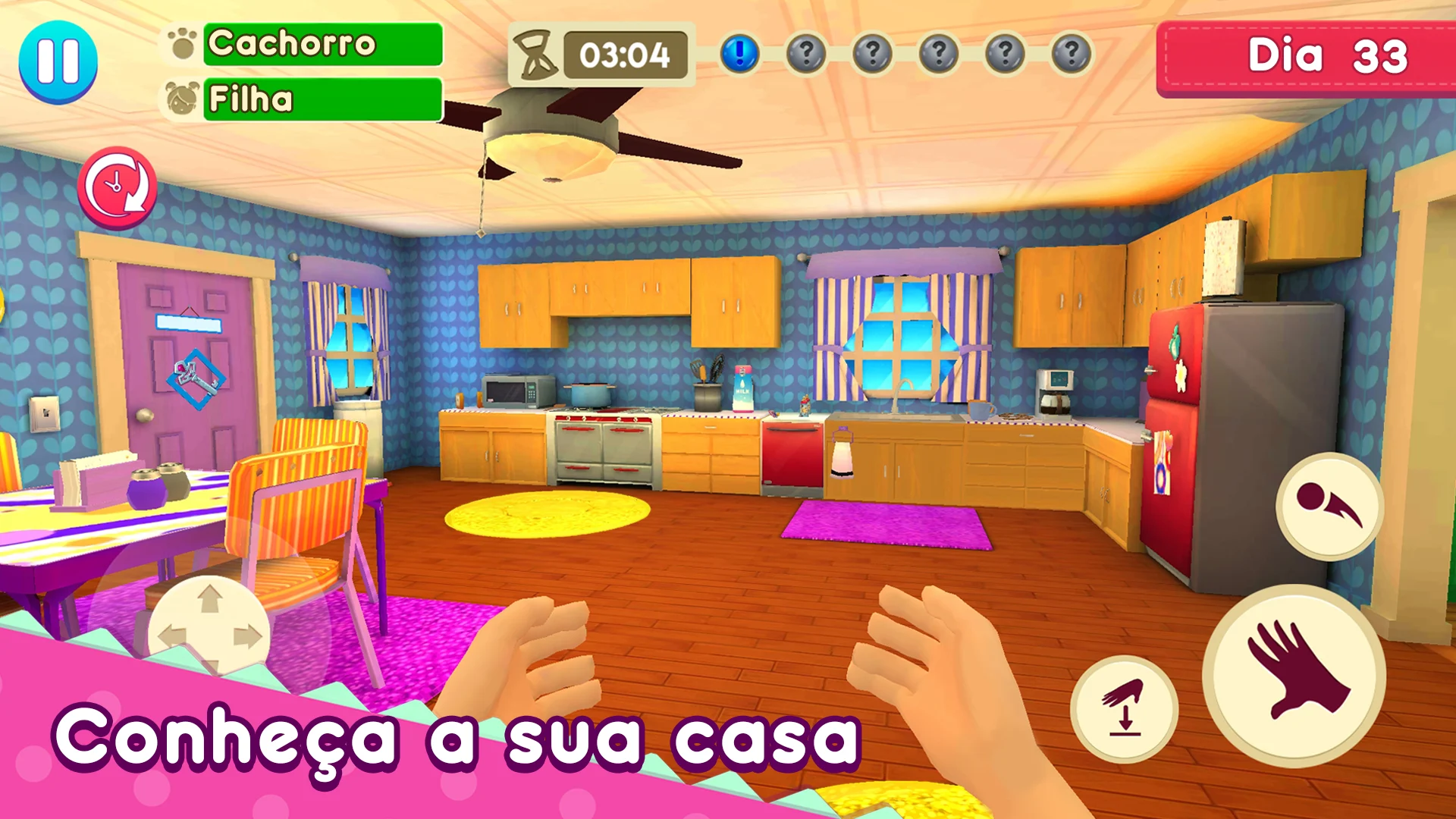Tap the first question mark objective slot

tap(808, 53)
